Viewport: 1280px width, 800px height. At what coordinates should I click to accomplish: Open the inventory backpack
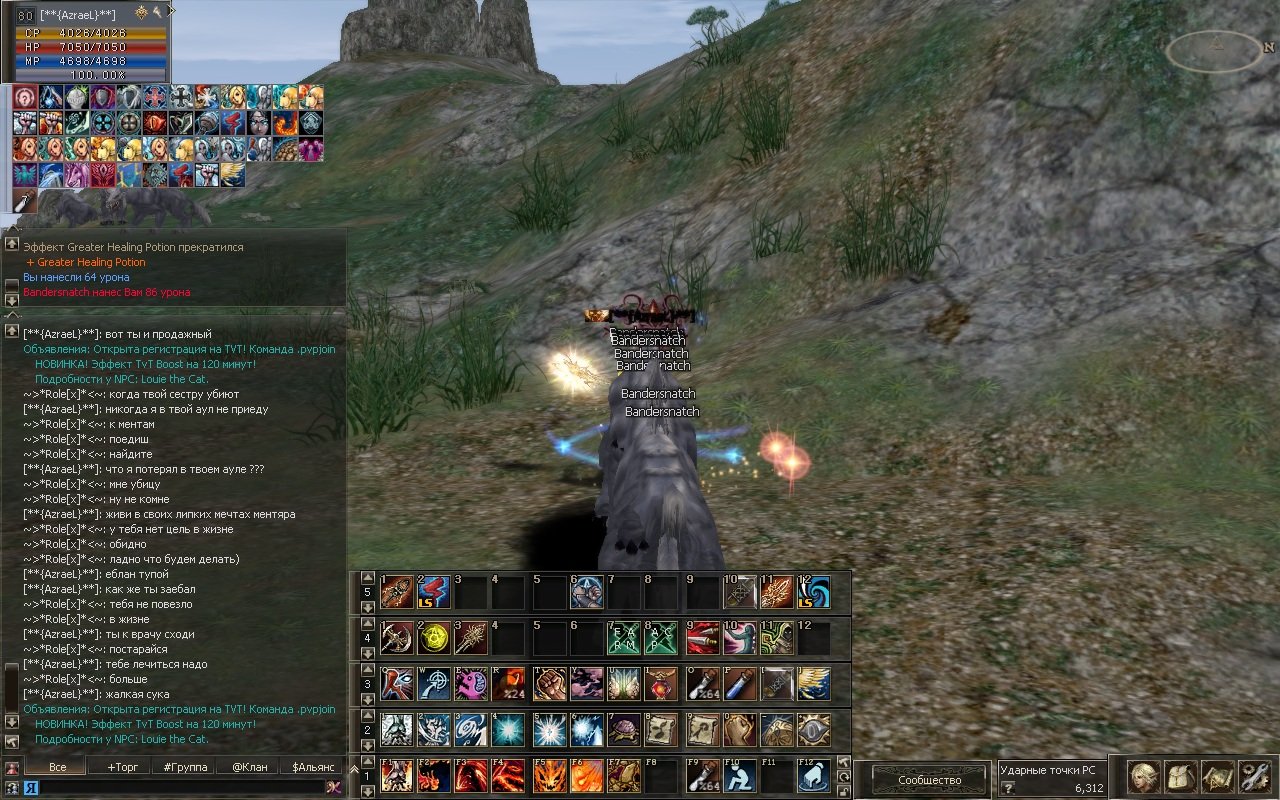point(1179,777)
